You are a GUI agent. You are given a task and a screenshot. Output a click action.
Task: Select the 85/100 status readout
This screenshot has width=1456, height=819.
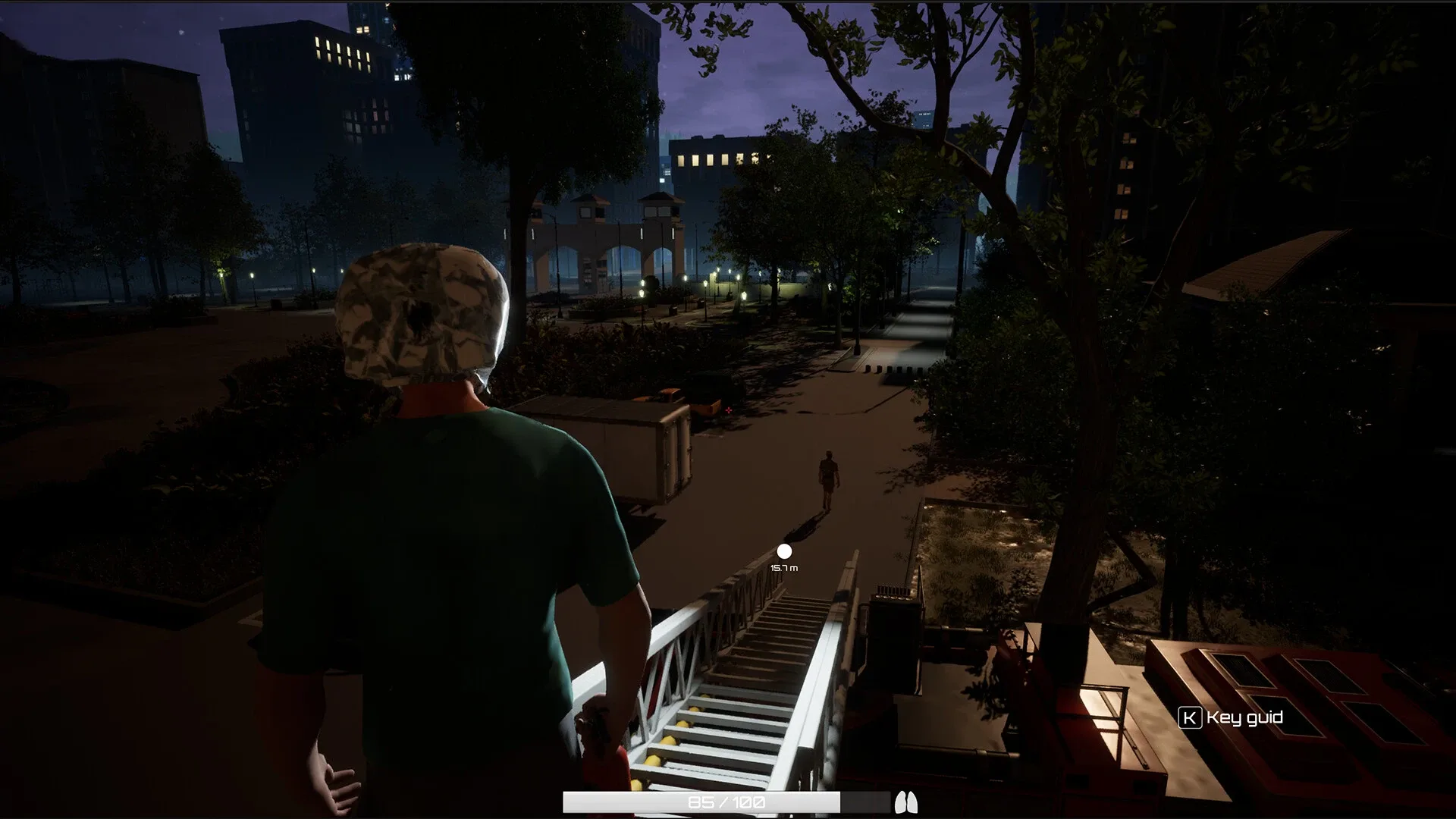[x=728, y=800]
